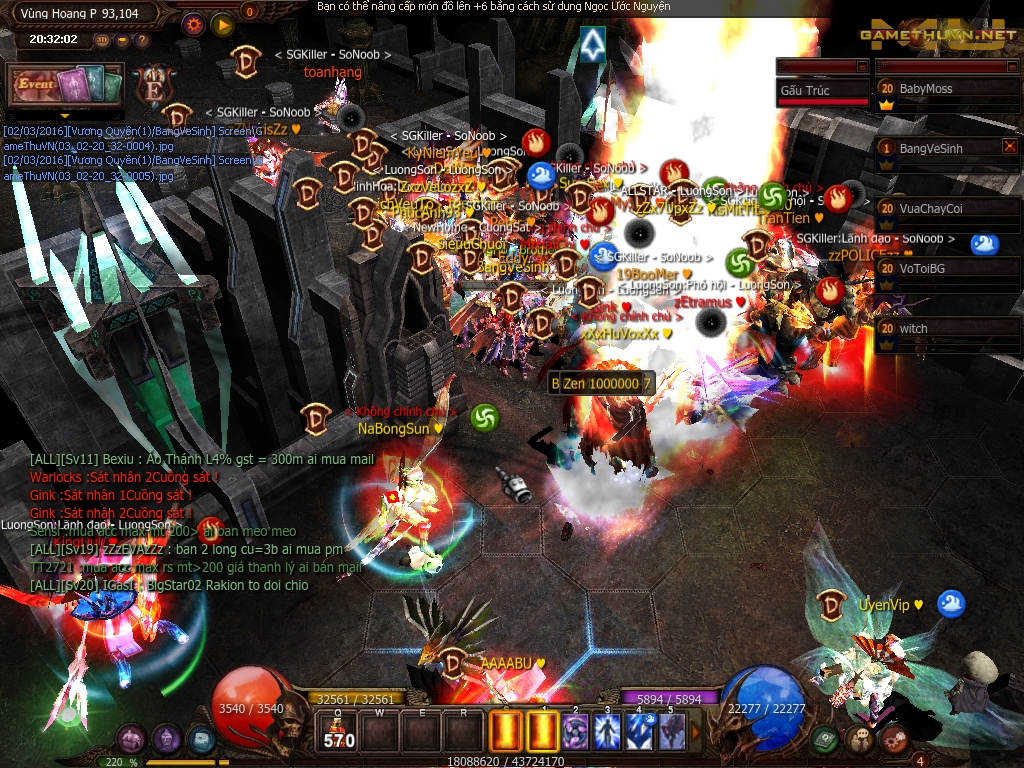Expand the dropdown arrow under Event panel
The height and width of the screenshot is (768, 1024).
pyautogui.click(x=65, y=116)
